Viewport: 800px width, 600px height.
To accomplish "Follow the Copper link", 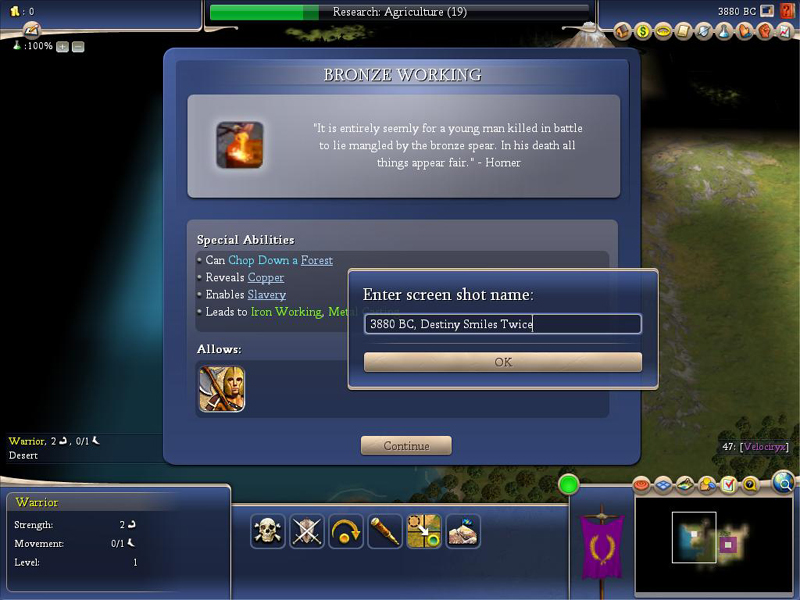I will point(265,277).
